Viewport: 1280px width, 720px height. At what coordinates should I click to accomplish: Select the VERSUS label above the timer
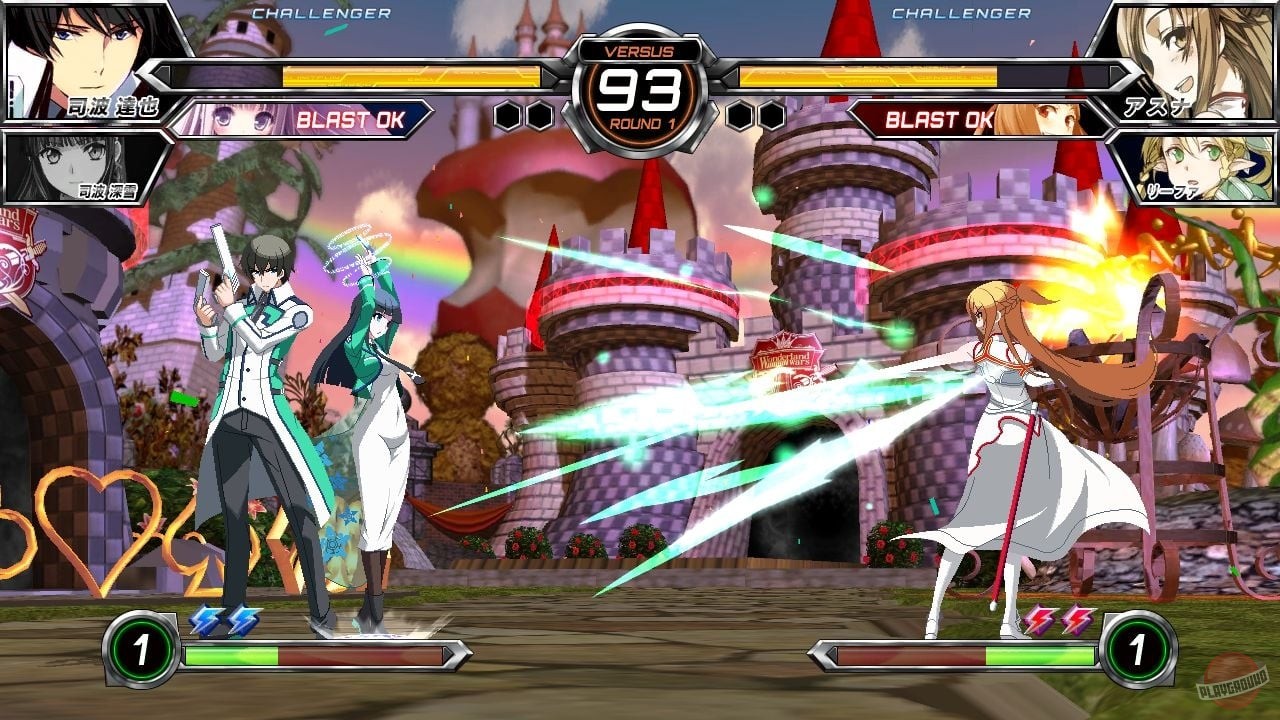[x=639, y=48]
